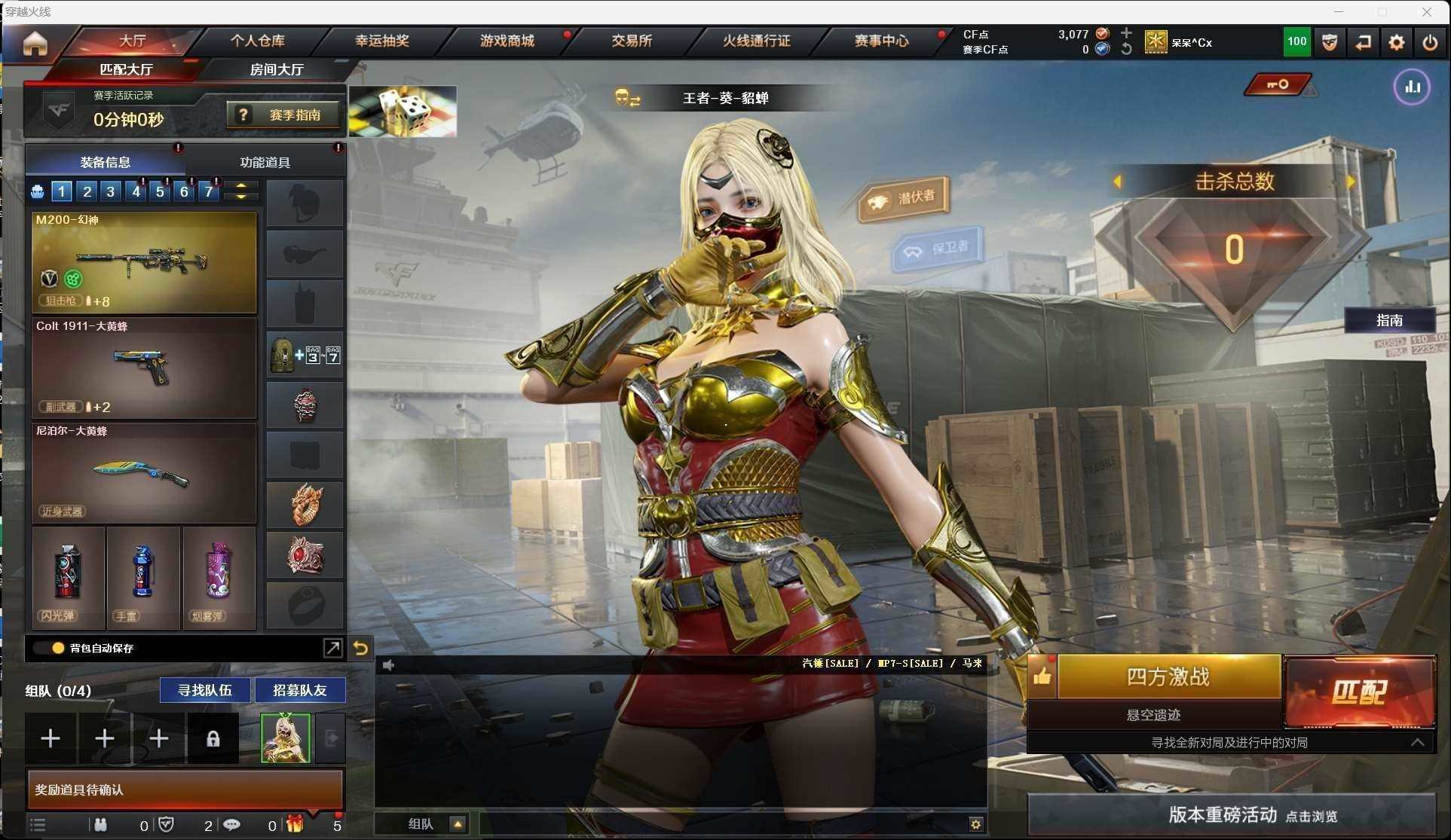
Task: Open the 游戏商城 store
Action: (x=507, y=41)
